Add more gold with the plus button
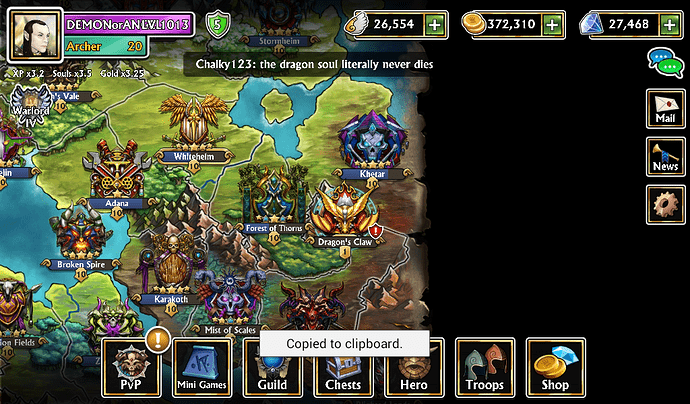Screen dimensions: 690x404 coord(553,24)
